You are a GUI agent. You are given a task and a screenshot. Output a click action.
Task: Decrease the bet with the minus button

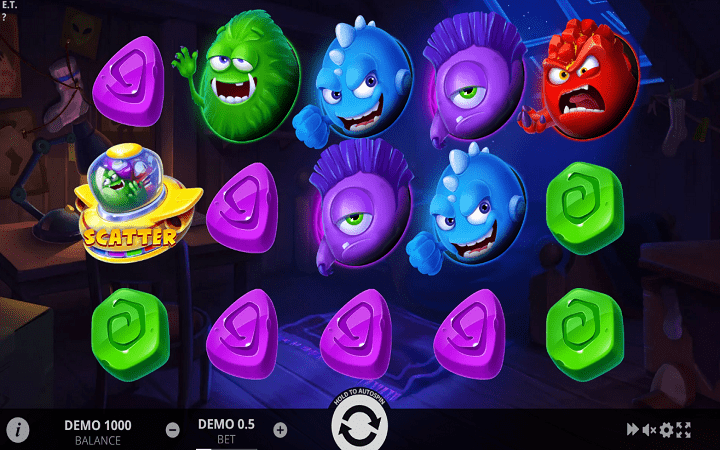pos(173,430)
